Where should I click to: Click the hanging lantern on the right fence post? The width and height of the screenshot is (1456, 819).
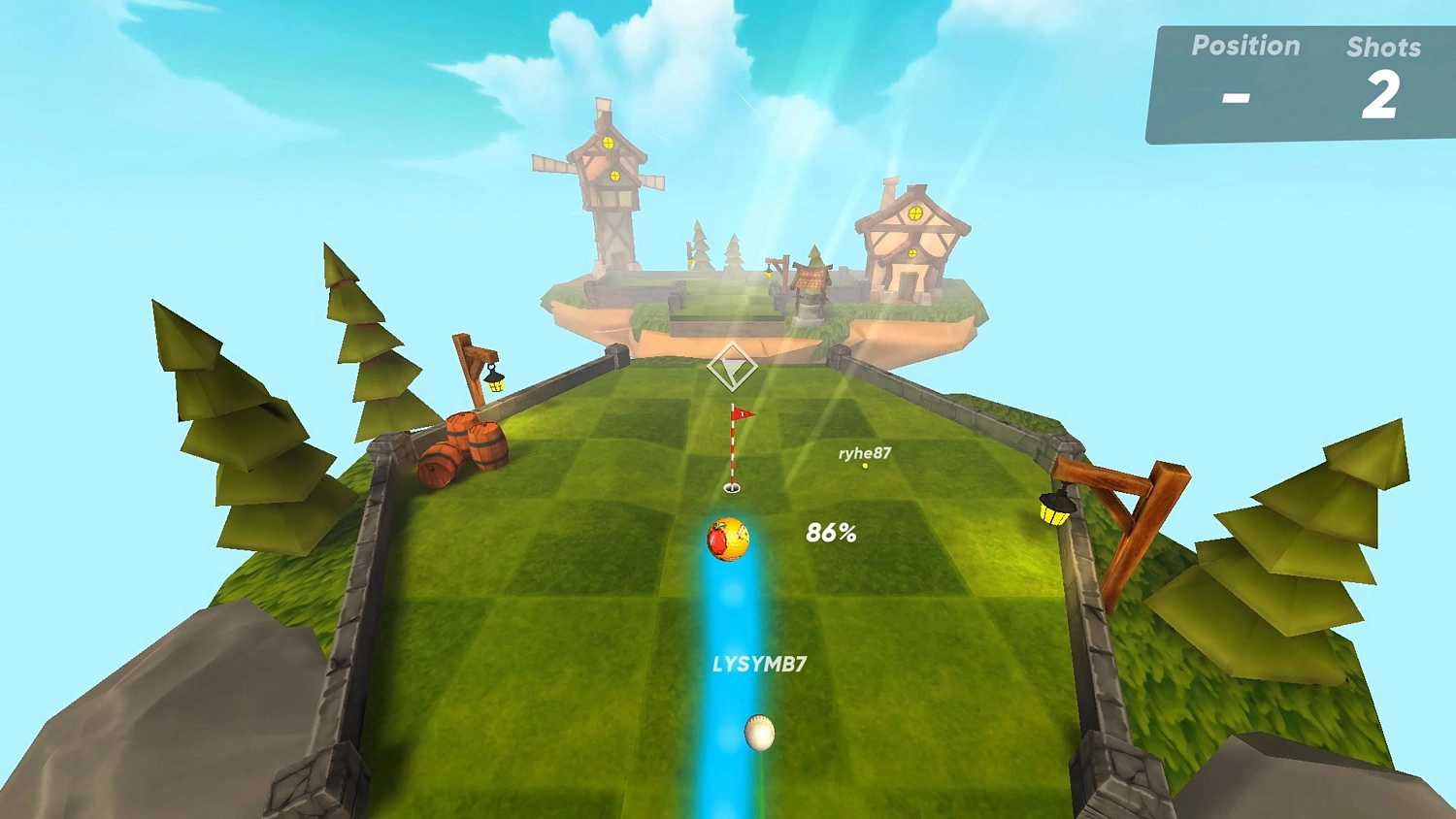1053,505
